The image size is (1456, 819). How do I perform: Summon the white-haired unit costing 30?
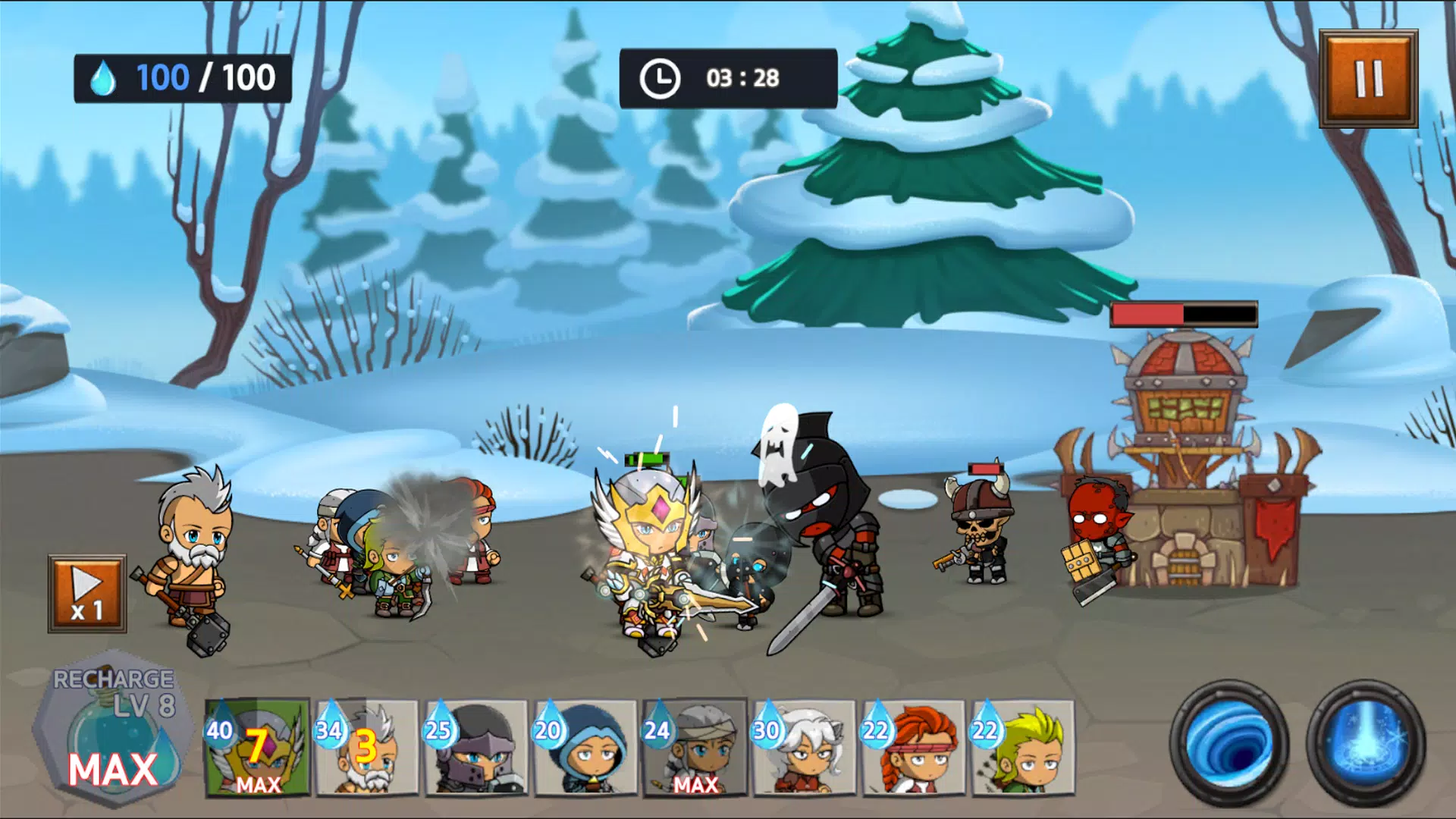[804, 748]
